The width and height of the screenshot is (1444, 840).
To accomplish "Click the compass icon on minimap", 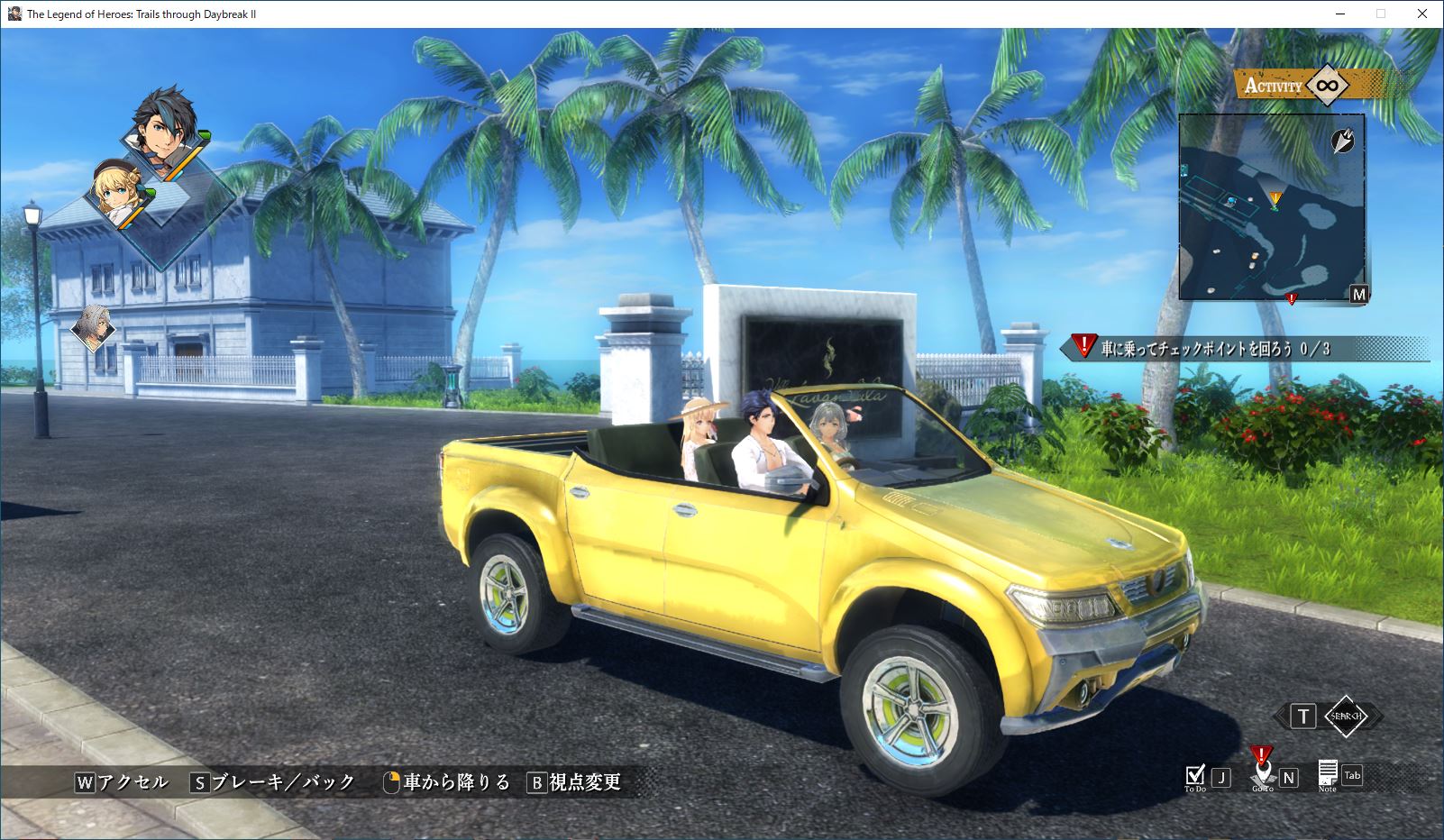I will [x=1342, y=140].
